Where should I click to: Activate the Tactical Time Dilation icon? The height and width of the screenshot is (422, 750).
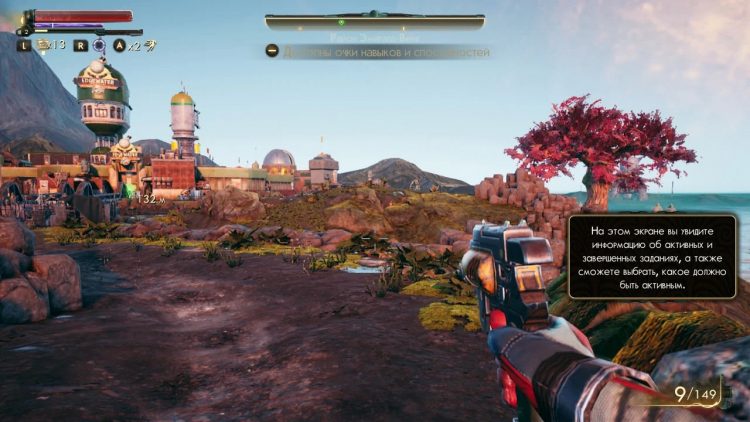tap(99, 45)
